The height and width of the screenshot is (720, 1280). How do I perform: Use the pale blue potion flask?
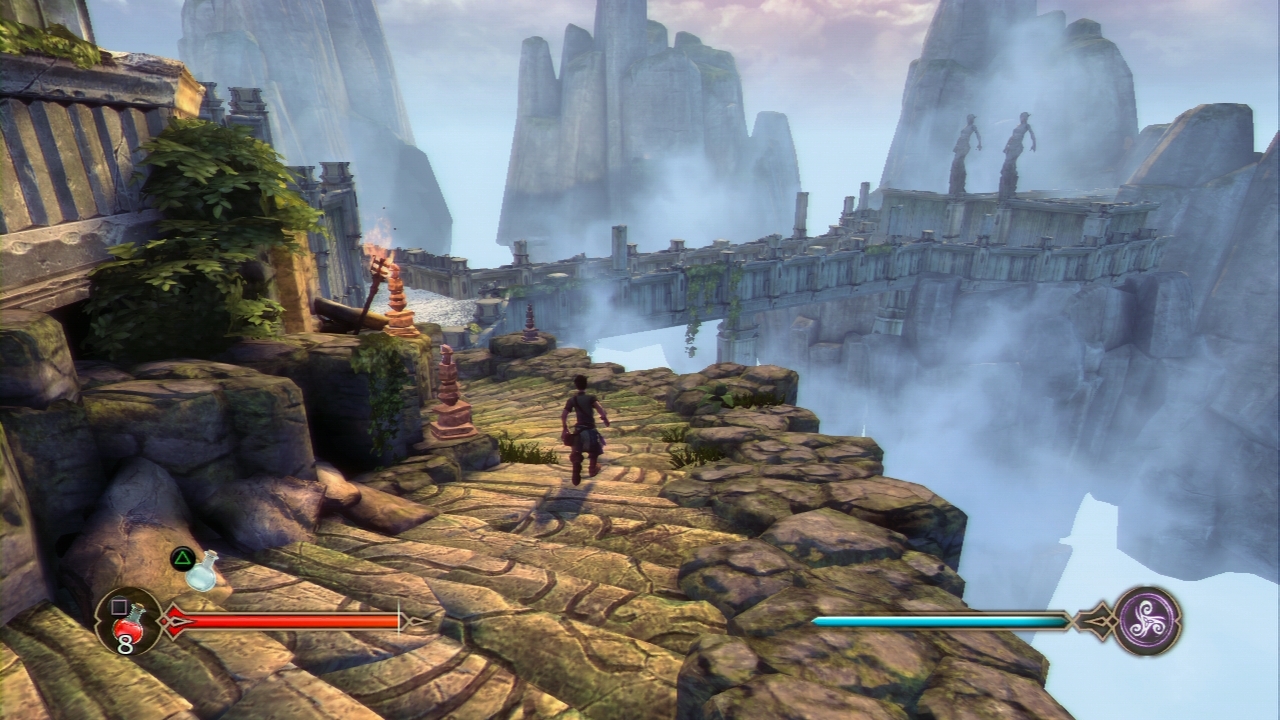click(203, 571)
